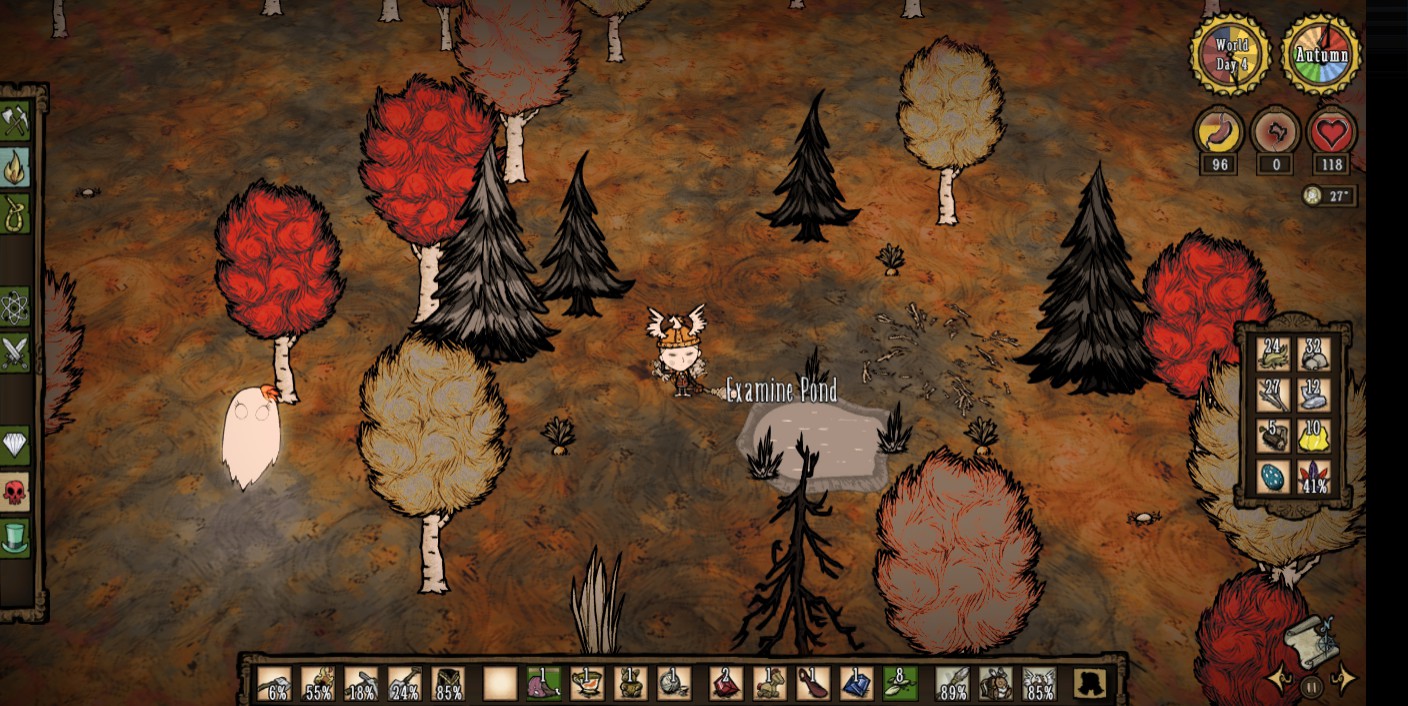Rotate the camera with the right arrow
This screenshot has height=706, width=1408.
(x=1345, y=681)
